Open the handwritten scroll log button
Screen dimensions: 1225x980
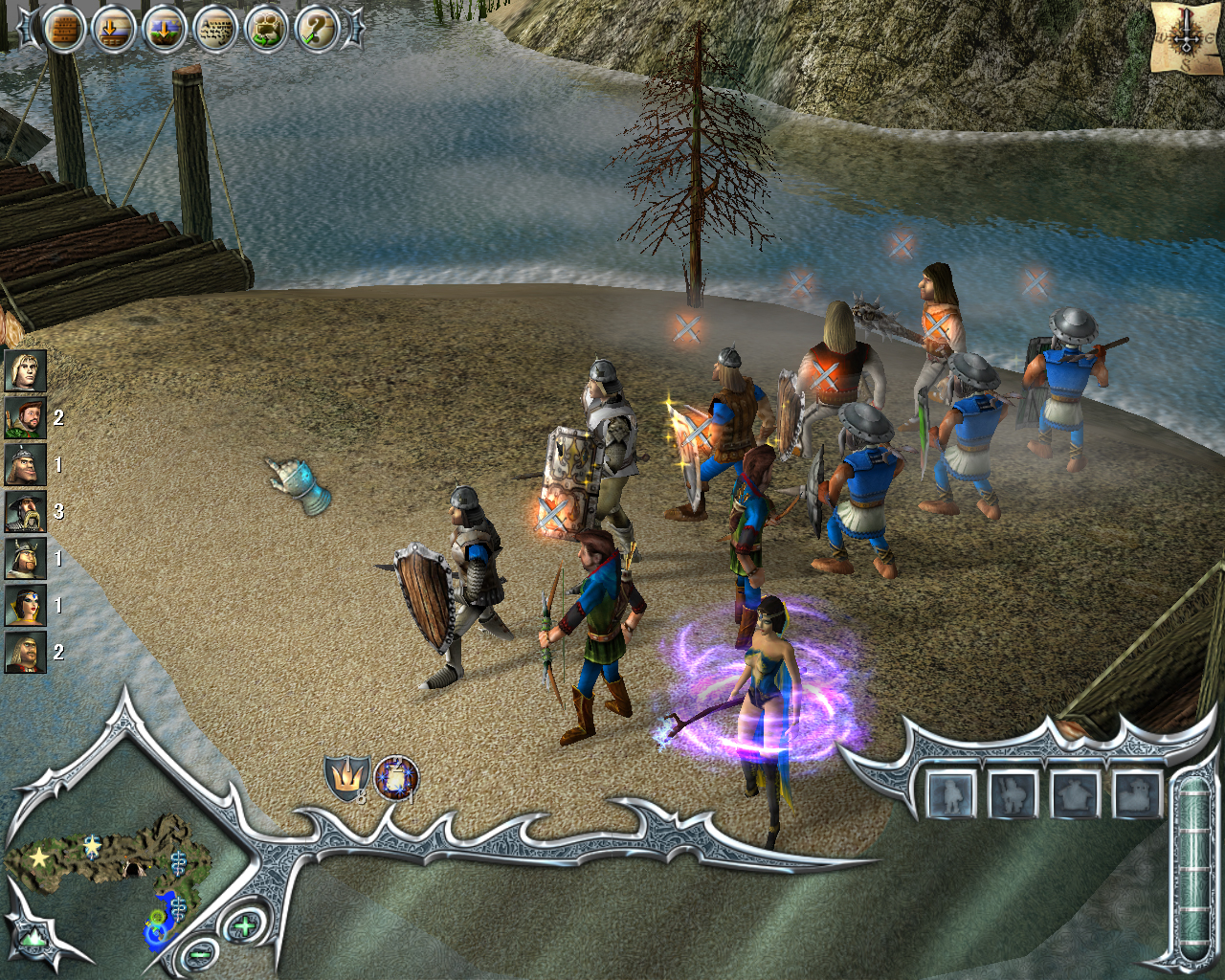pos(215,30)
